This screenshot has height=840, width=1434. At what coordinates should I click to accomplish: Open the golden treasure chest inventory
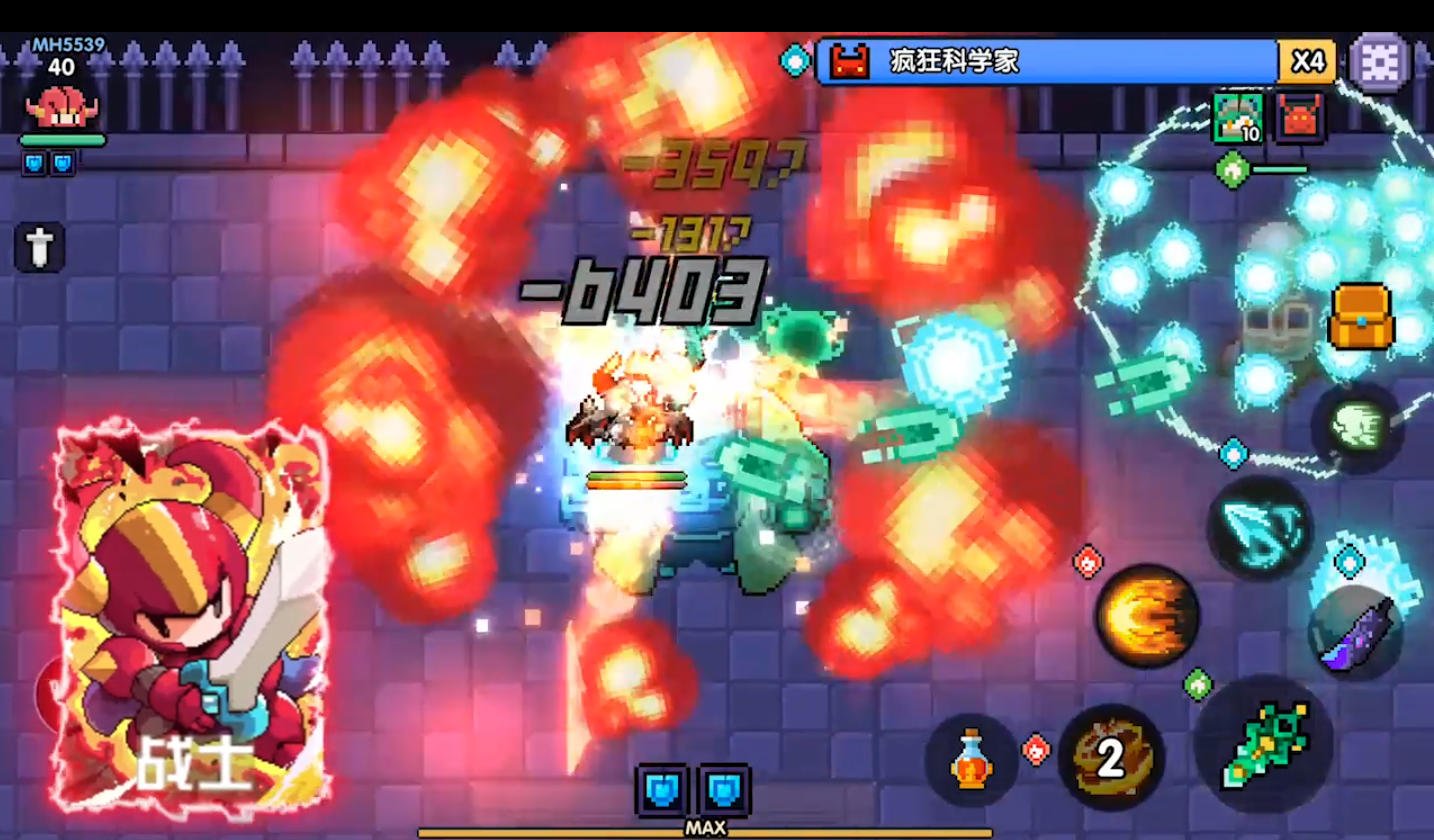[1360, 318]
